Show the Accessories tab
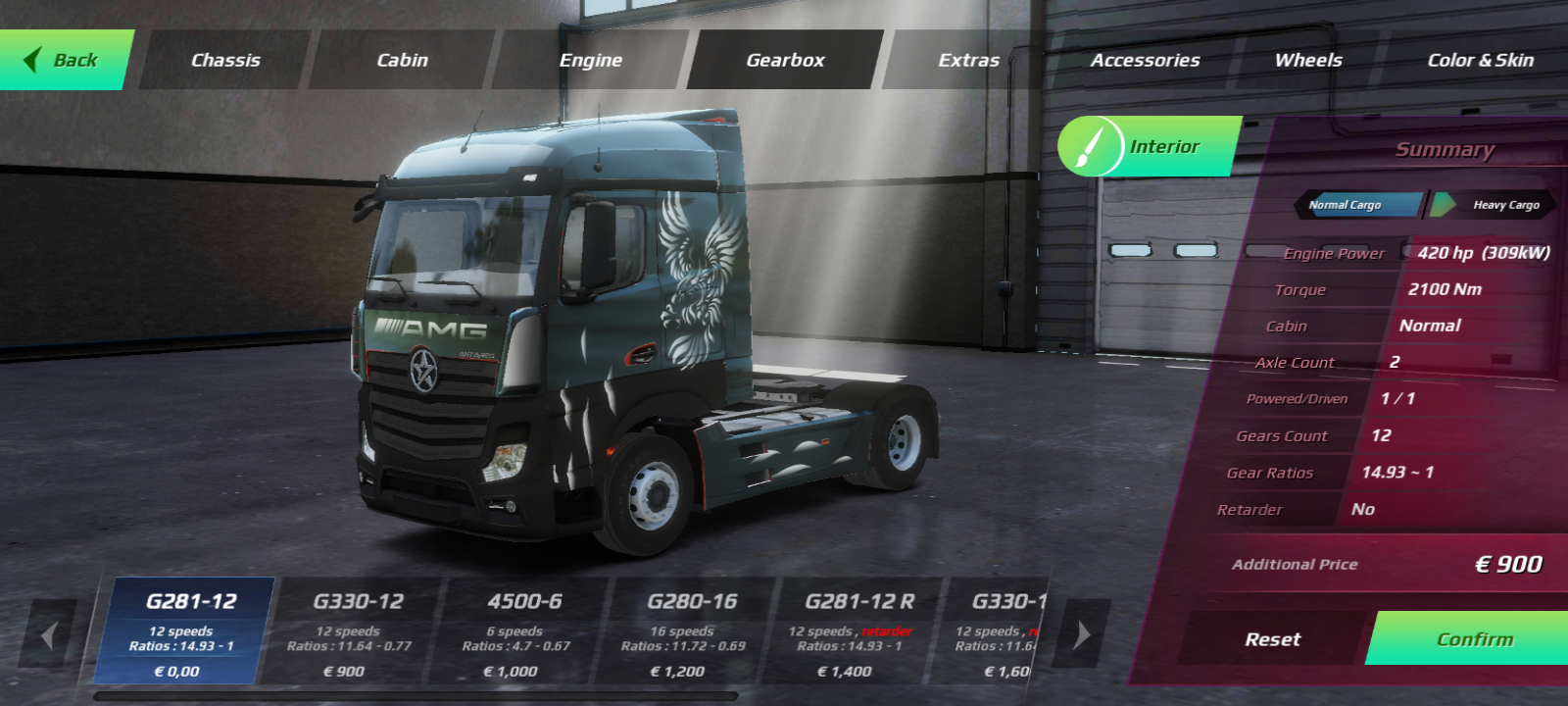The height and width of the screenshot is (706, 1568). click(x=1145, y=60)
